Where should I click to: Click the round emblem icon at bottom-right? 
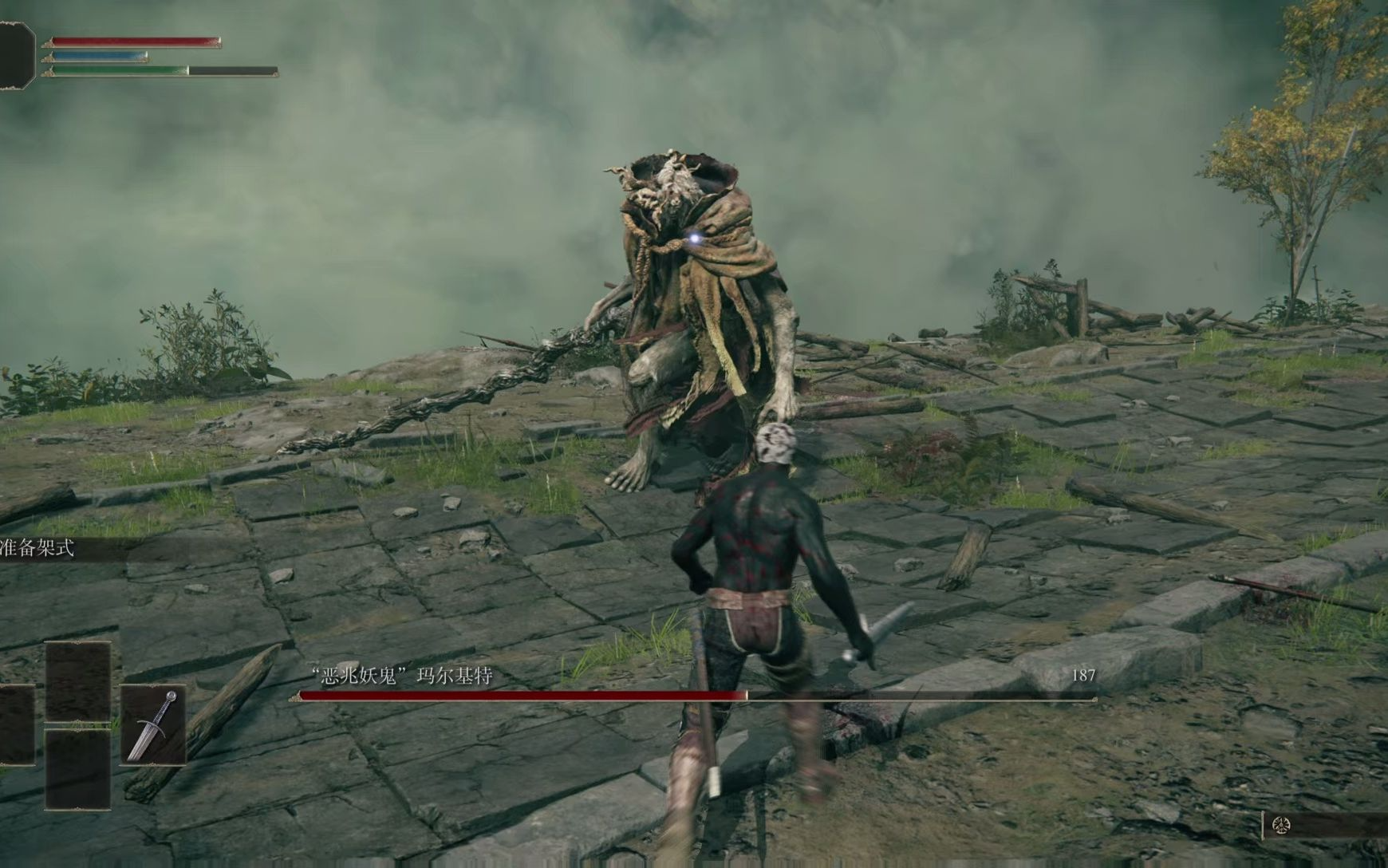1280,826
